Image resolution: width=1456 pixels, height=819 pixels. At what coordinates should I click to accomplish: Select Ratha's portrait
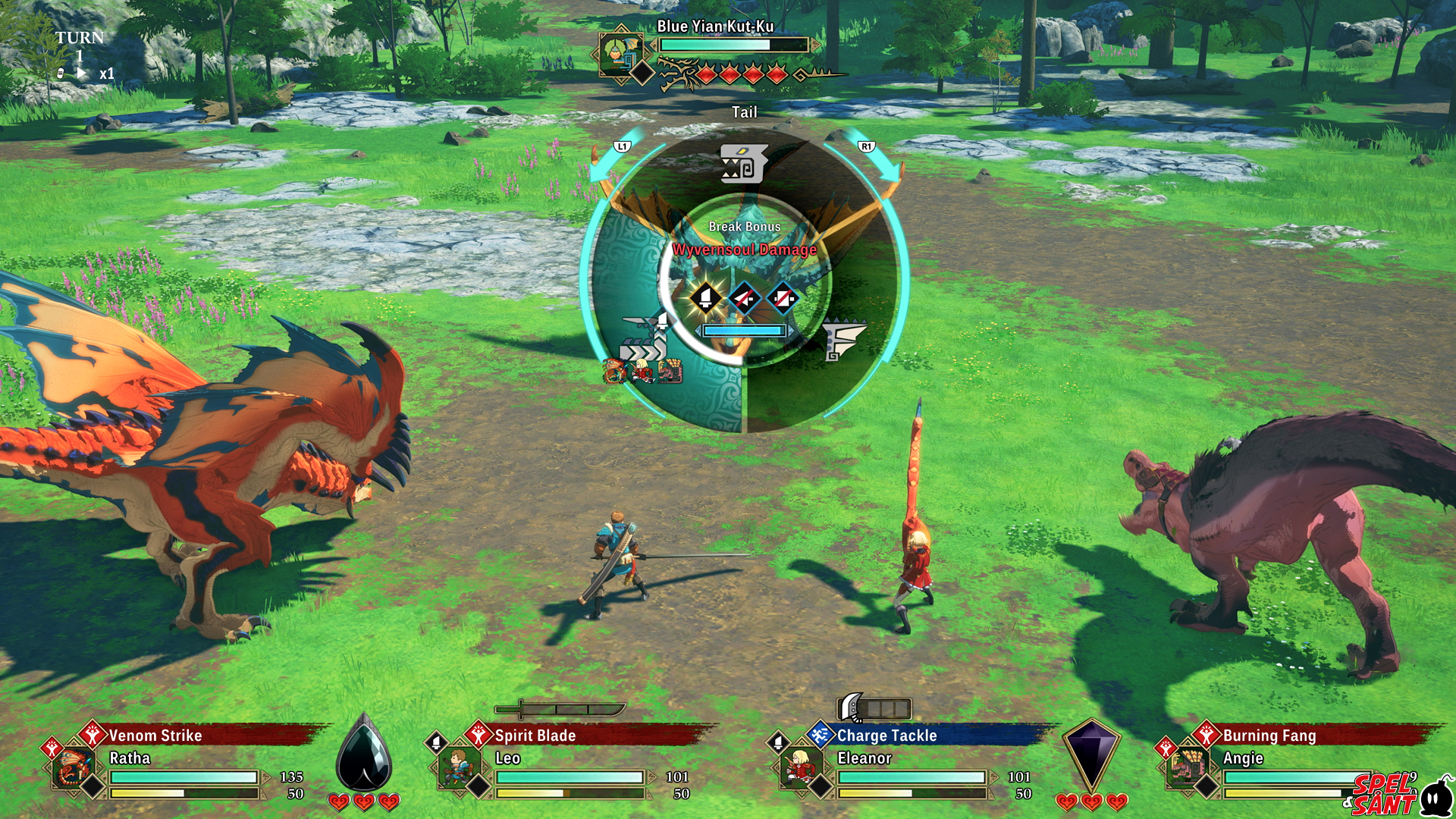click(74, 767)
